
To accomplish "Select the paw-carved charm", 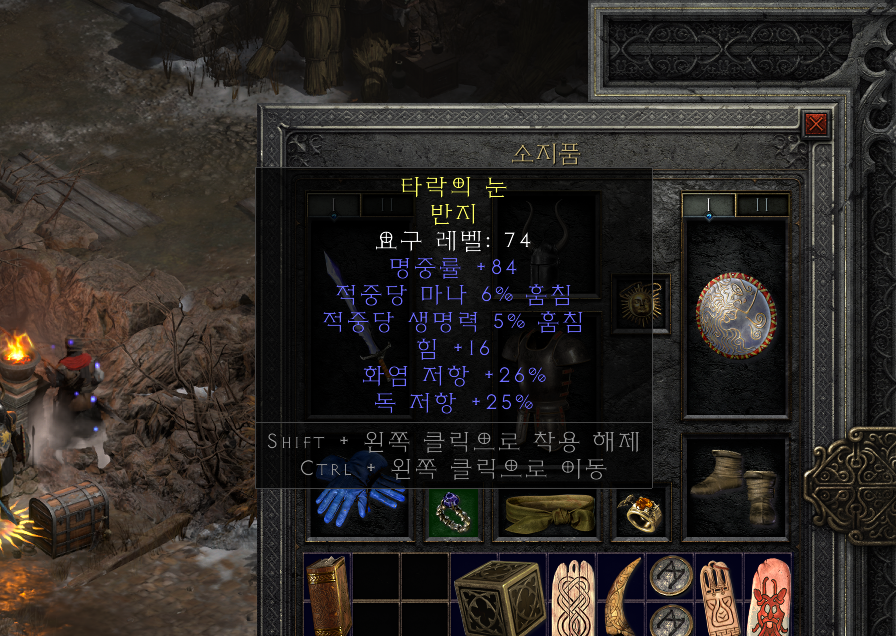I will coord(718,597).
